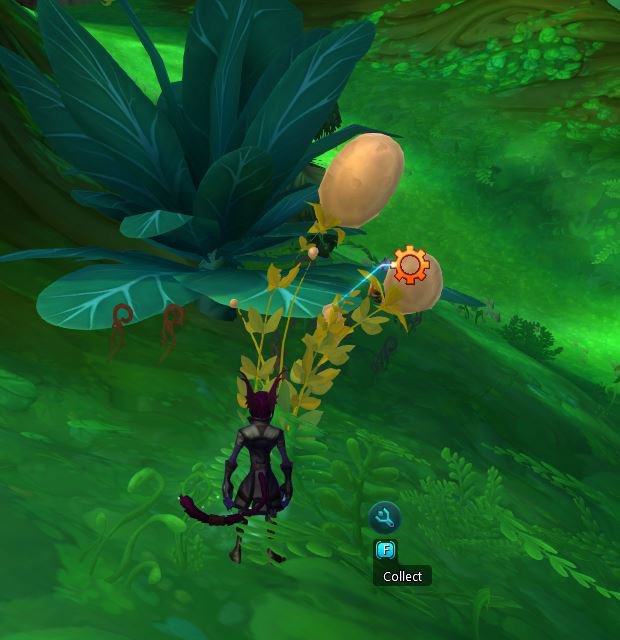This screenshot has height=640, width=620.
Task: Choose the Collect prompt label
Action: tap(402, 576)
